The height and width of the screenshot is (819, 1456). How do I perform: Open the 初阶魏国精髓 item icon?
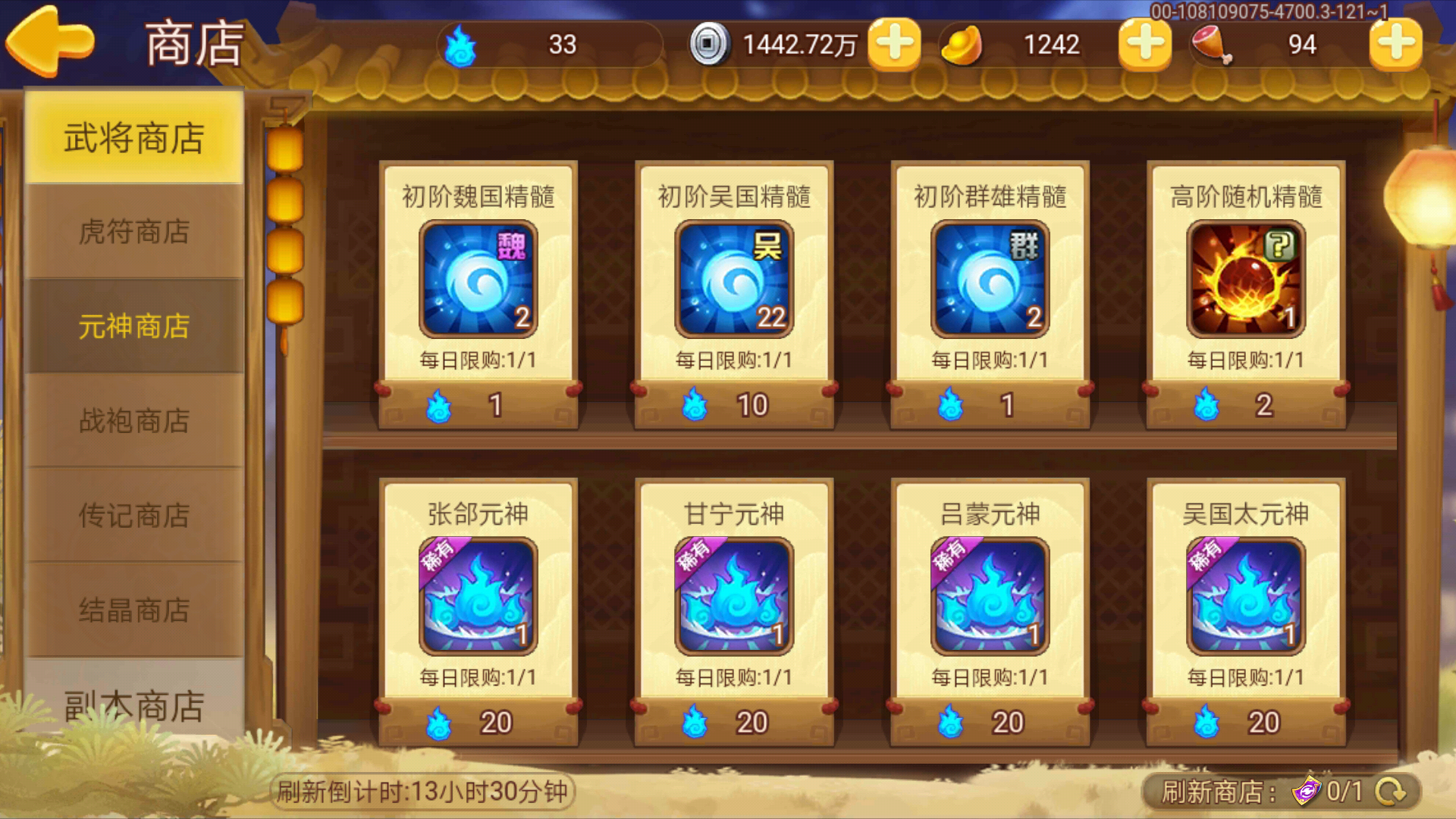point(478,278)
